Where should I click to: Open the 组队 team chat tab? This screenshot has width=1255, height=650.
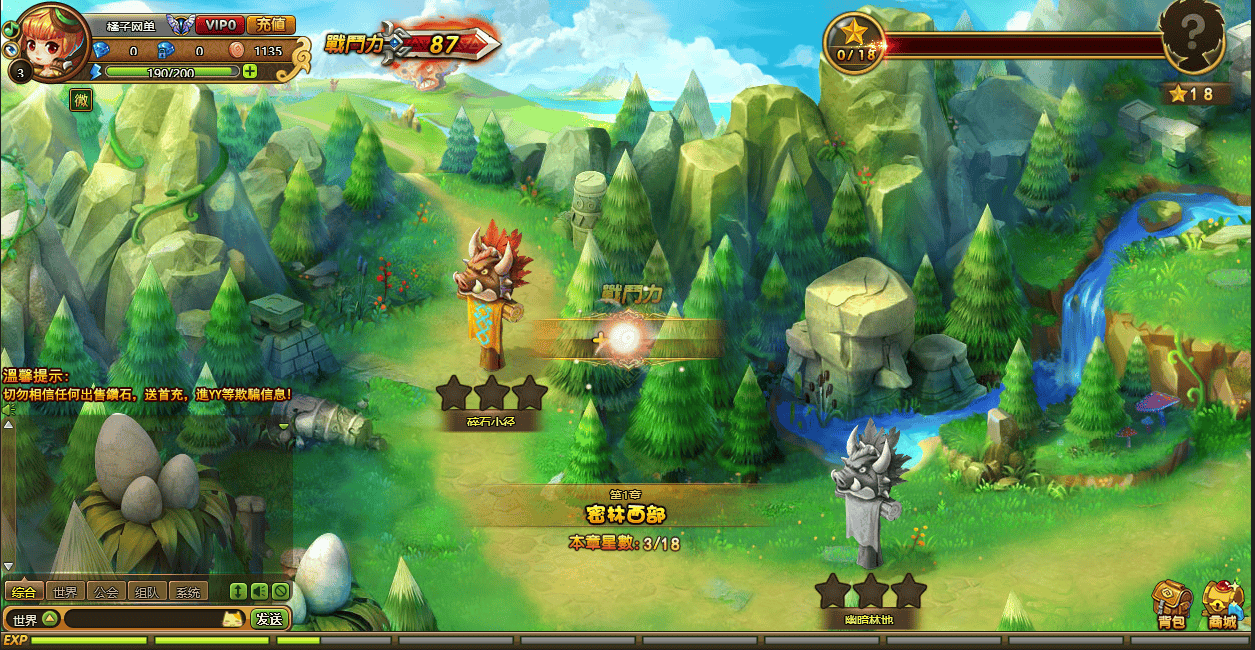(146, 591)
